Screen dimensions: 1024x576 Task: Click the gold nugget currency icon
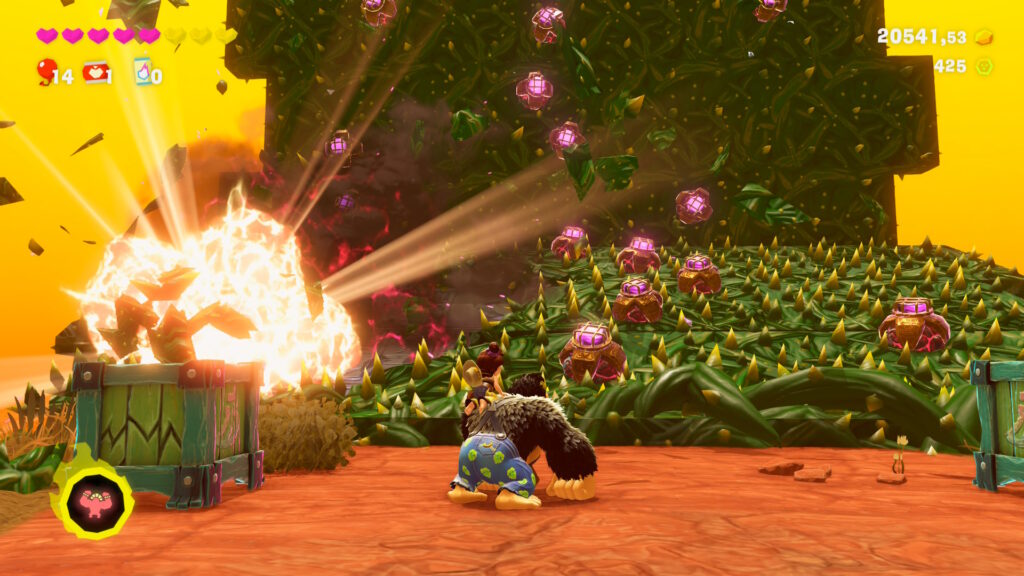(x=984, y=37)
